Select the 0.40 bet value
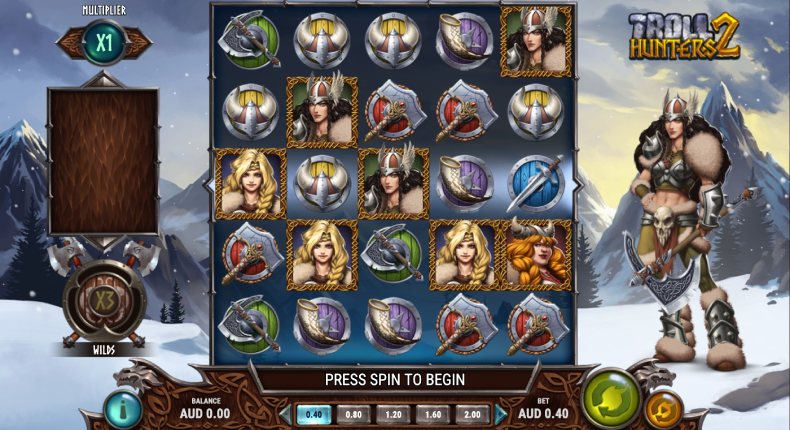Image resolution: width=790 pixels, height=430 pixels. point(313,413)
